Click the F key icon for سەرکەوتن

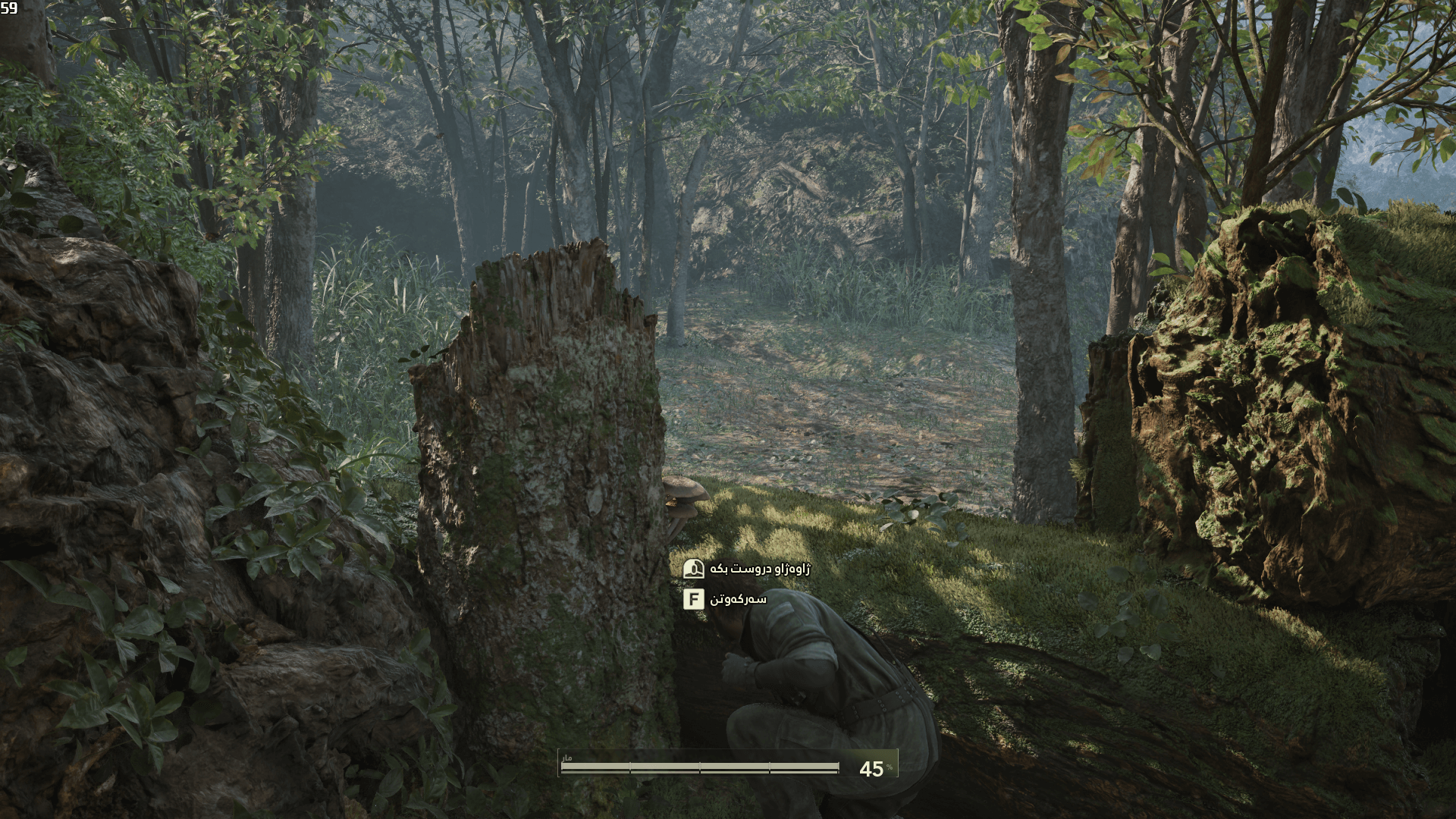click(x=694, y=599)
